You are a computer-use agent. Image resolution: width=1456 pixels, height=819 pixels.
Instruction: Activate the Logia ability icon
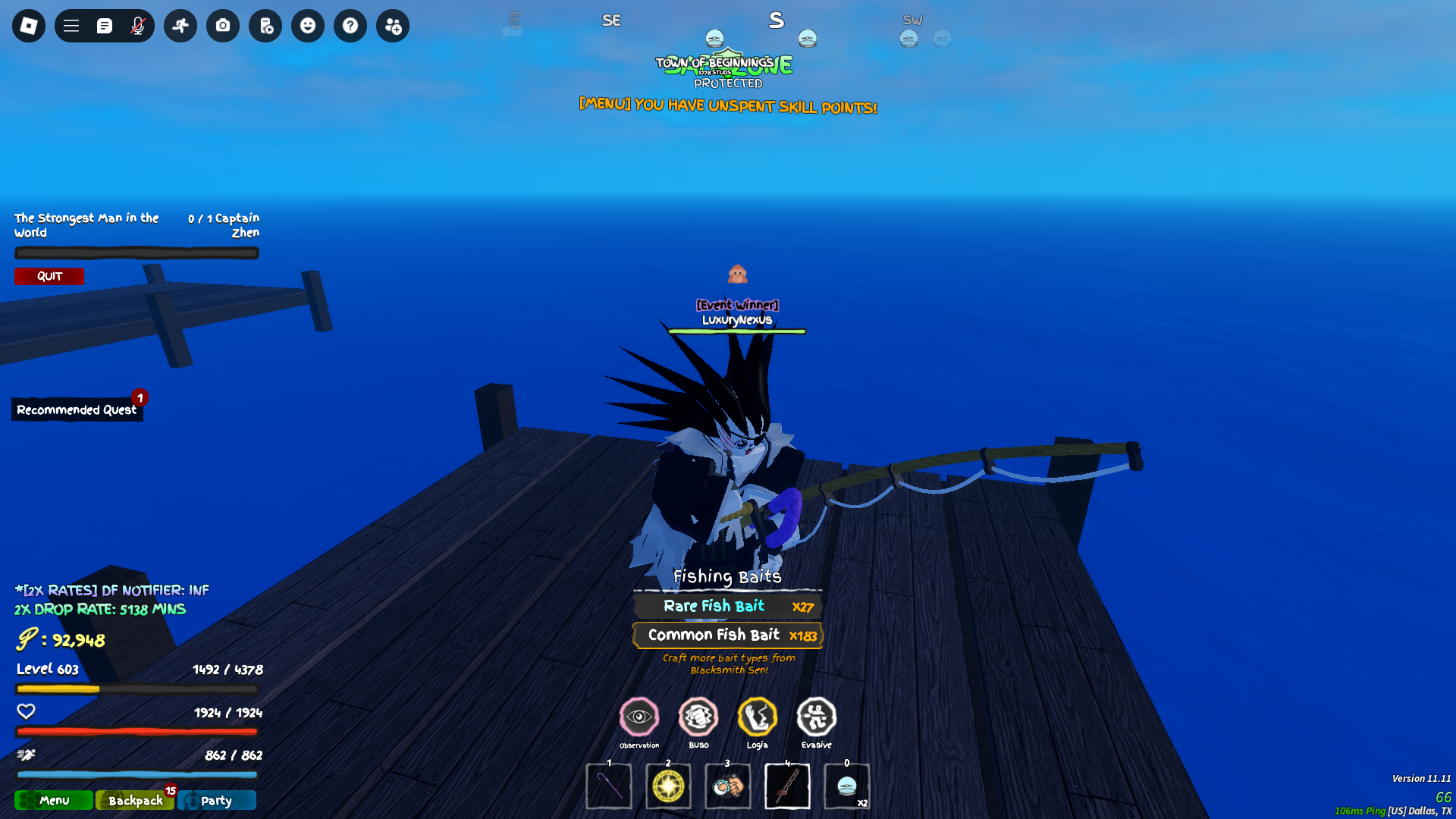758,717
